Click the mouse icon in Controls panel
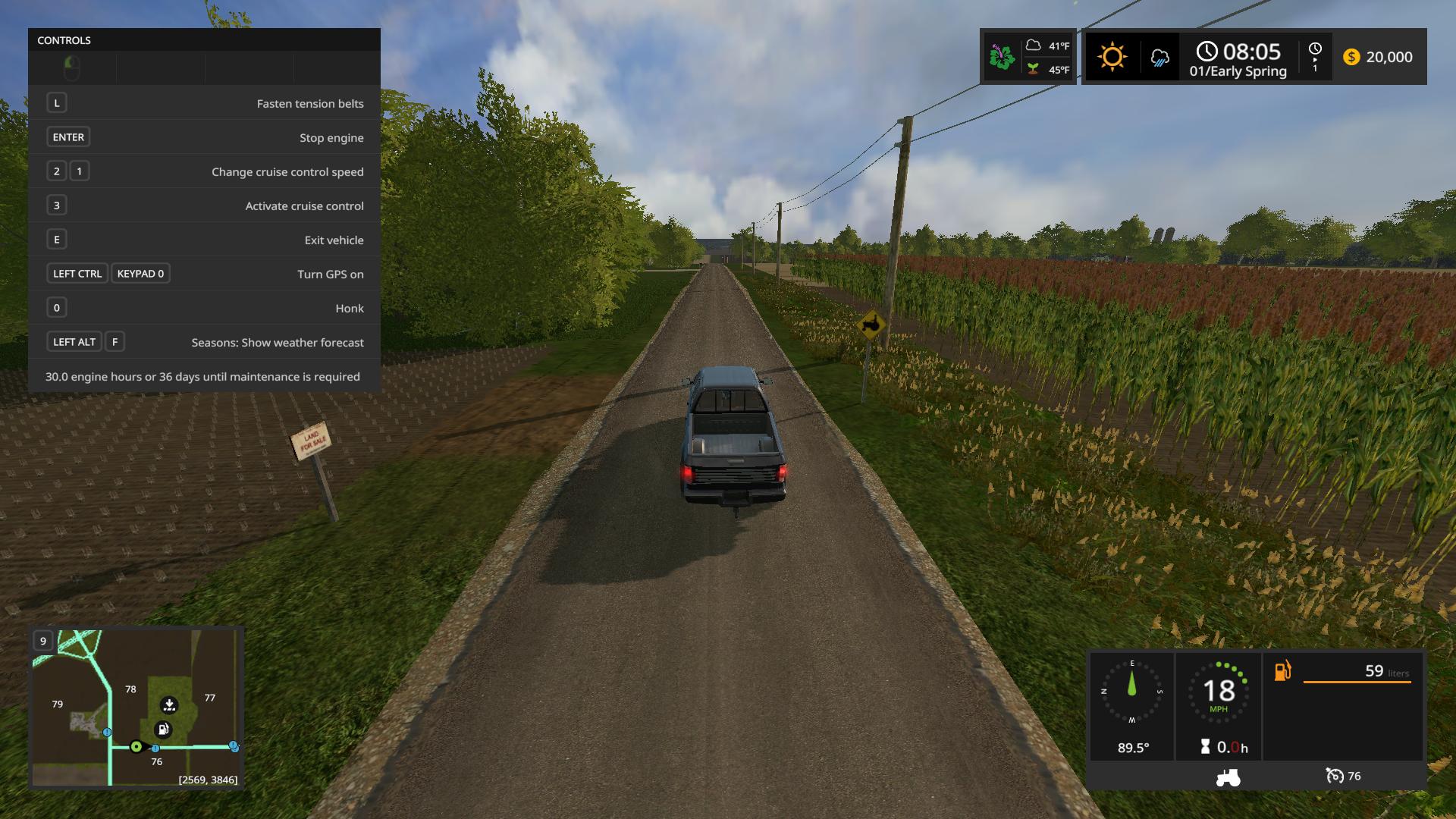Viewport: 1456px width, 819px height. [x=72, y=68]
